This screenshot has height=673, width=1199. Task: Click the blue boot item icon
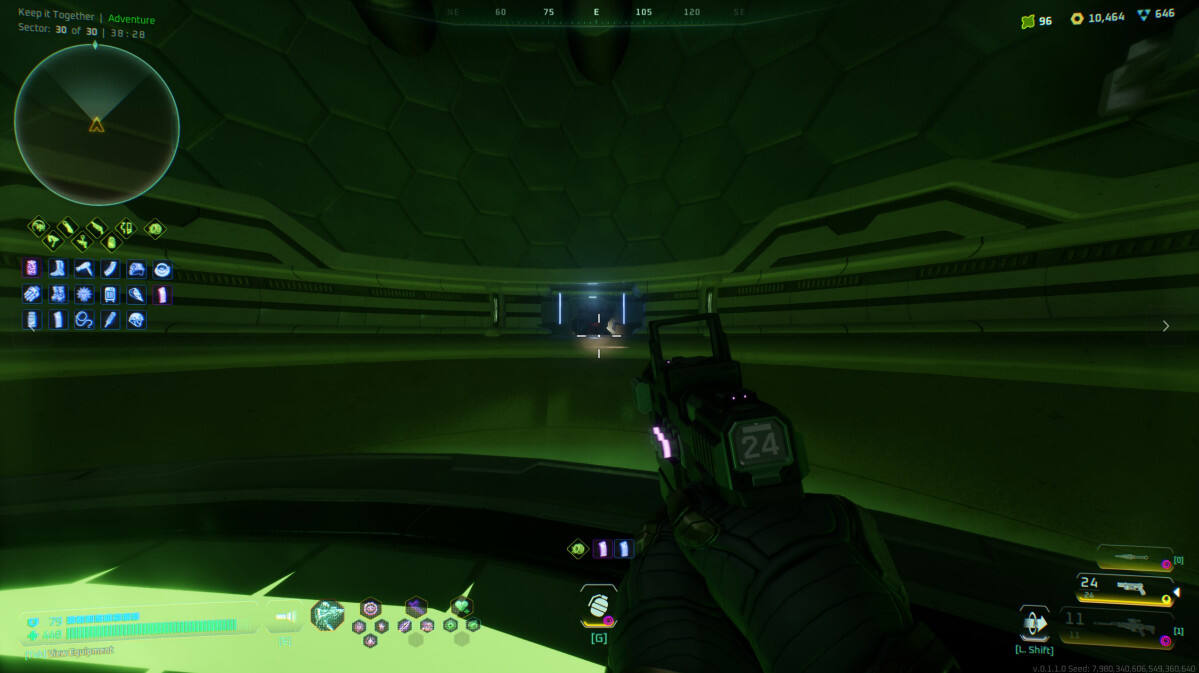57,269
